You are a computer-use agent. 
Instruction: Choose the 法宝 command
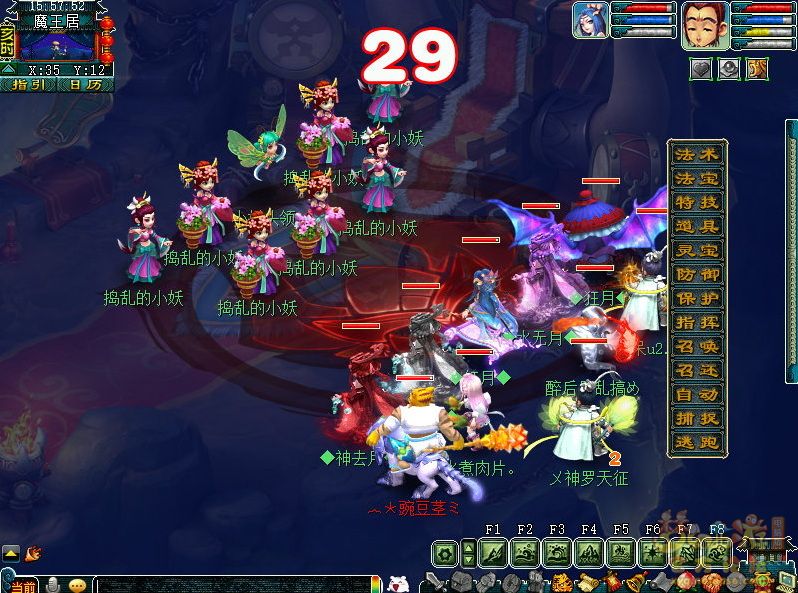(x=697, y=179)
